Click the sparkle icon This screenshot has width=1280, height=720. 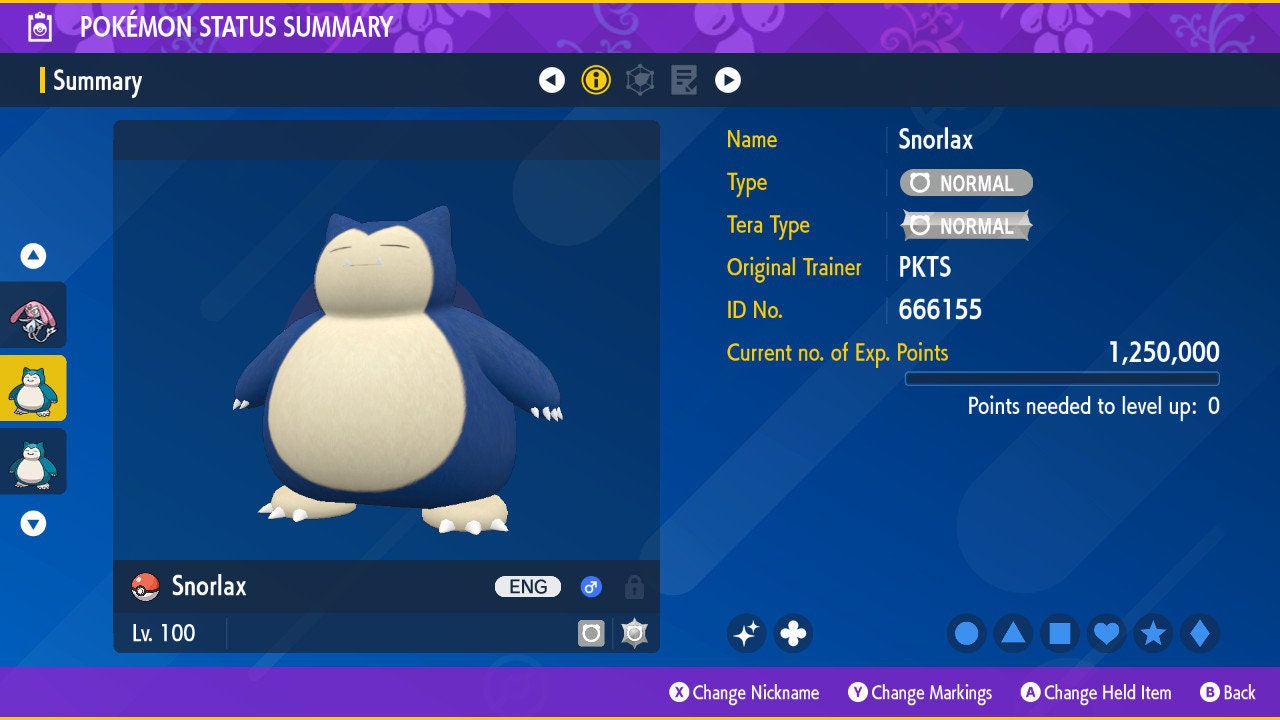point(747,633)
